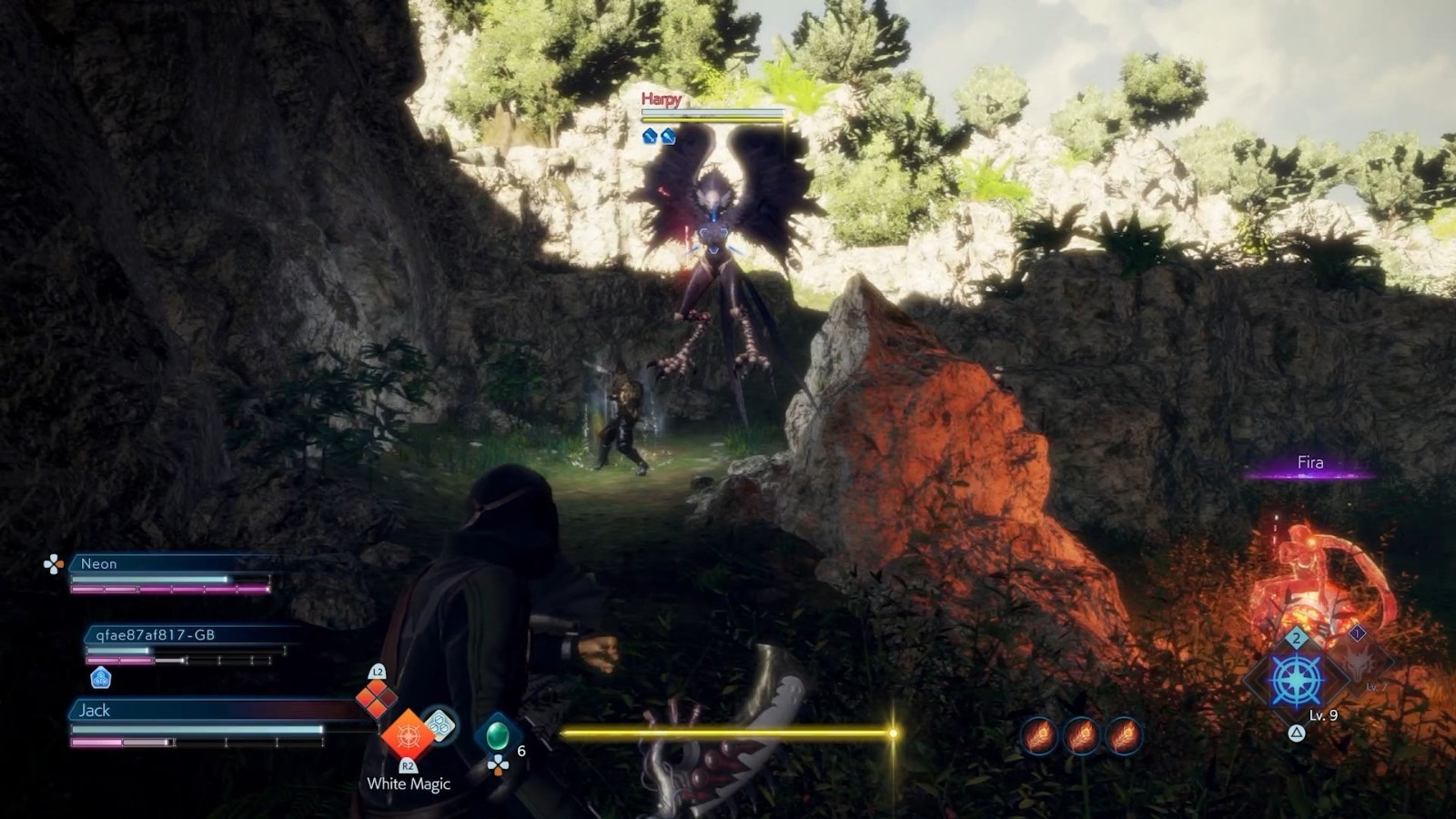
Task: Click the hexagon buff icon beside White Magic
Action: pos(440,724)
